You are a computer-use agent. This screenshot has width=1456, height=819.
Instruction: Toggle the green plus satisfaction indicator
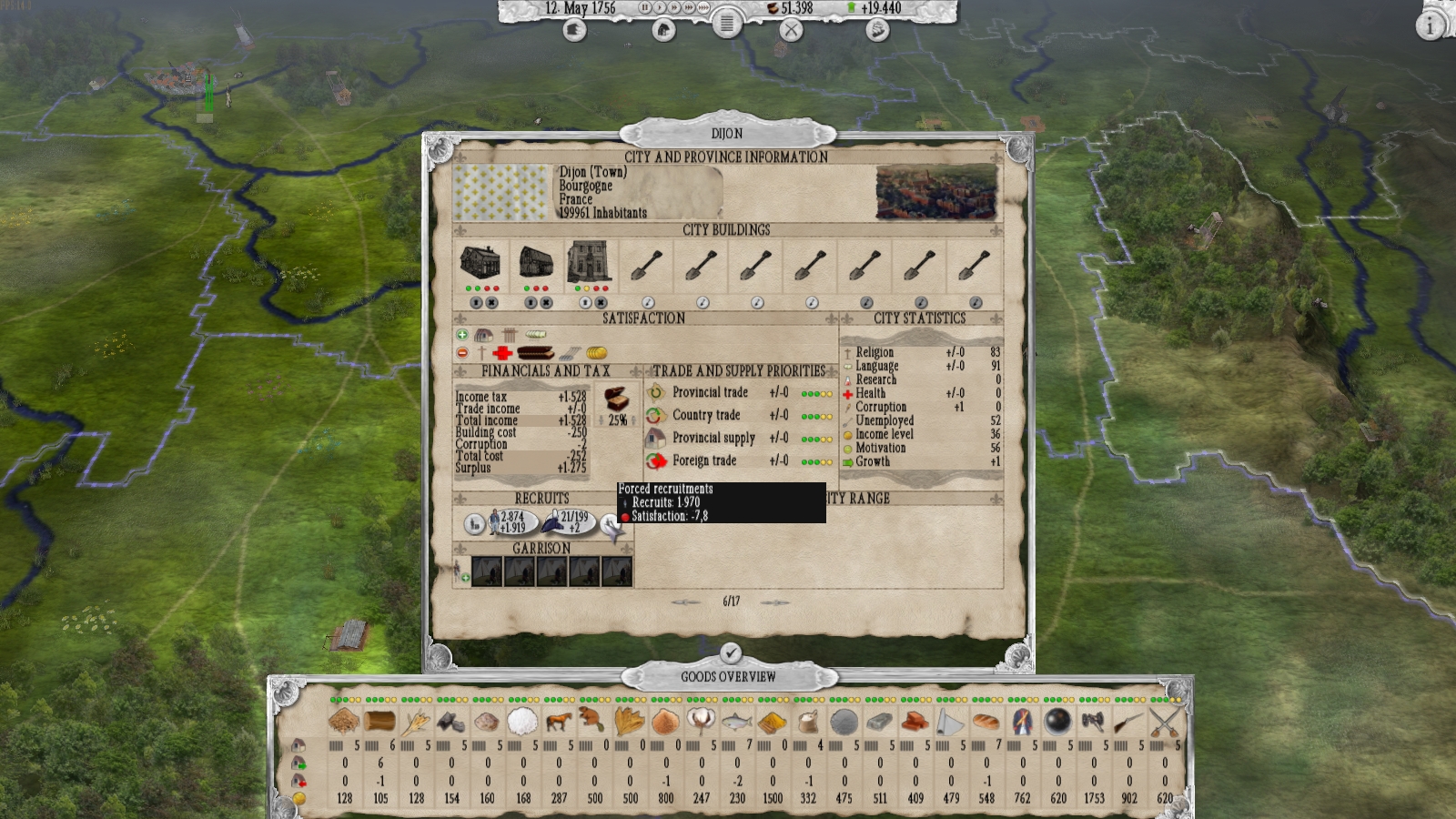460,333
